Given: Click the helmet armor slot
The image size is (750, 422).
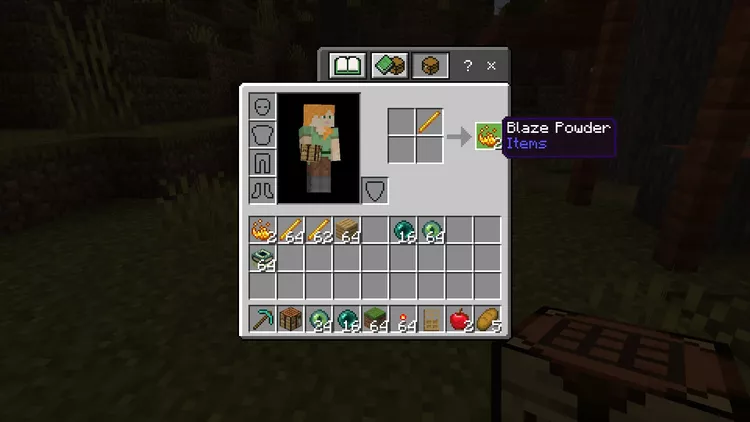Looking at the screenshot, I should 262,106.
